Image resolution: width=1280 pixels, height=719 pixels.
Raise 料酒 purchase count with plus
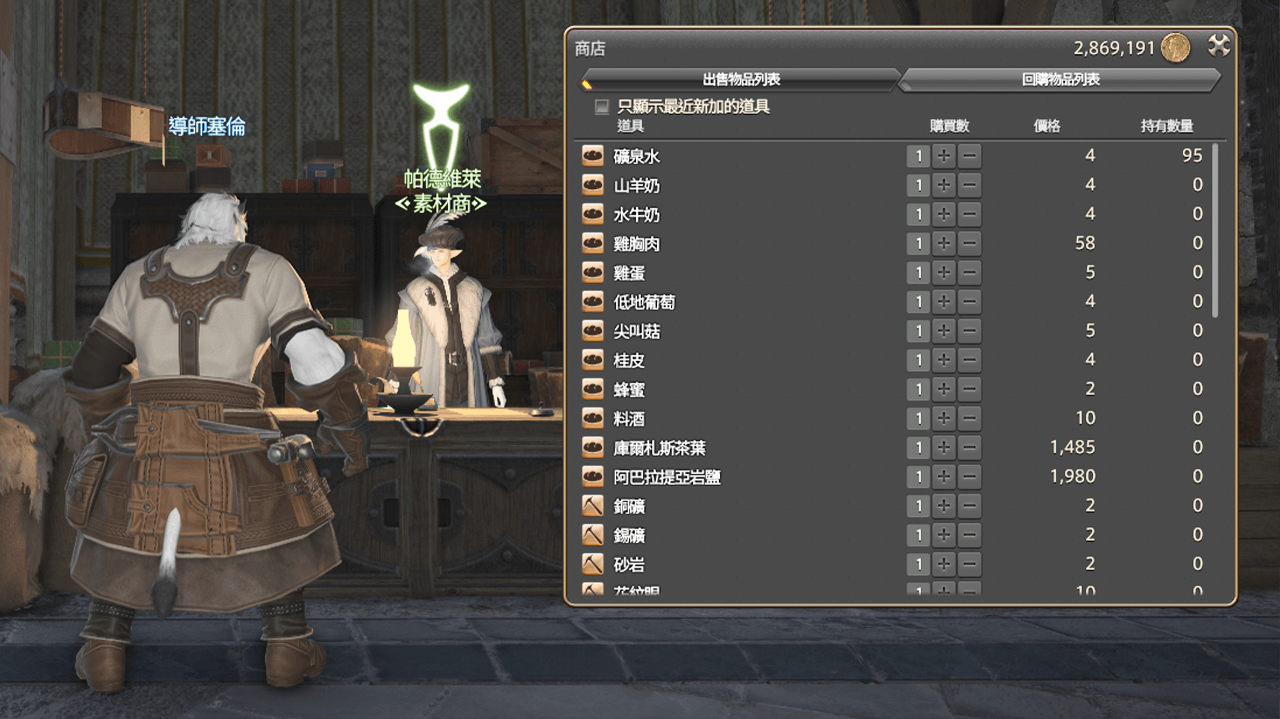tap(944, 418)
